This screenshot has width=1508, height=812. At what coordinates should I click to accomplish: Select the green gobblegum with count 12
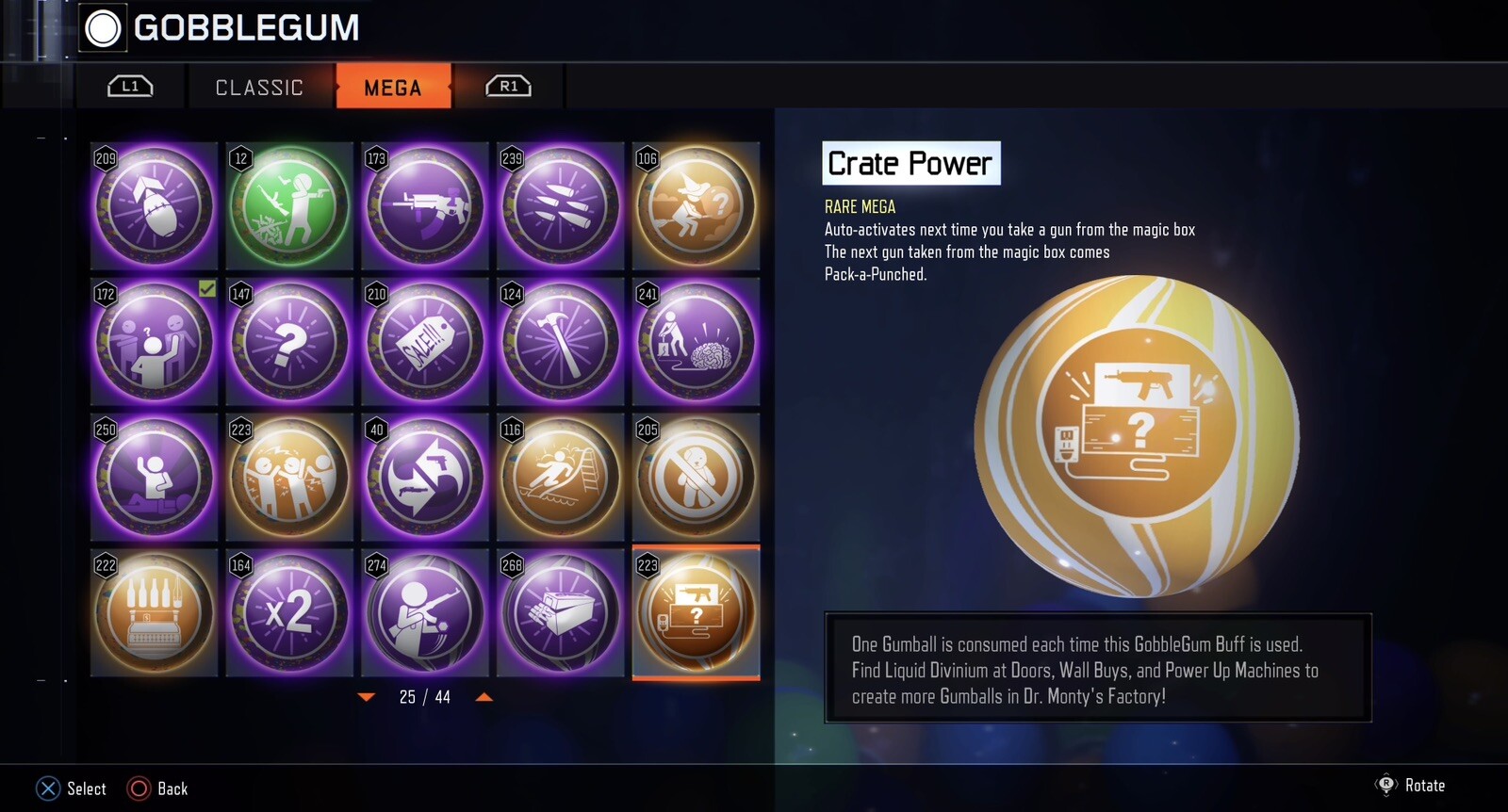click(x=289, y=206)
